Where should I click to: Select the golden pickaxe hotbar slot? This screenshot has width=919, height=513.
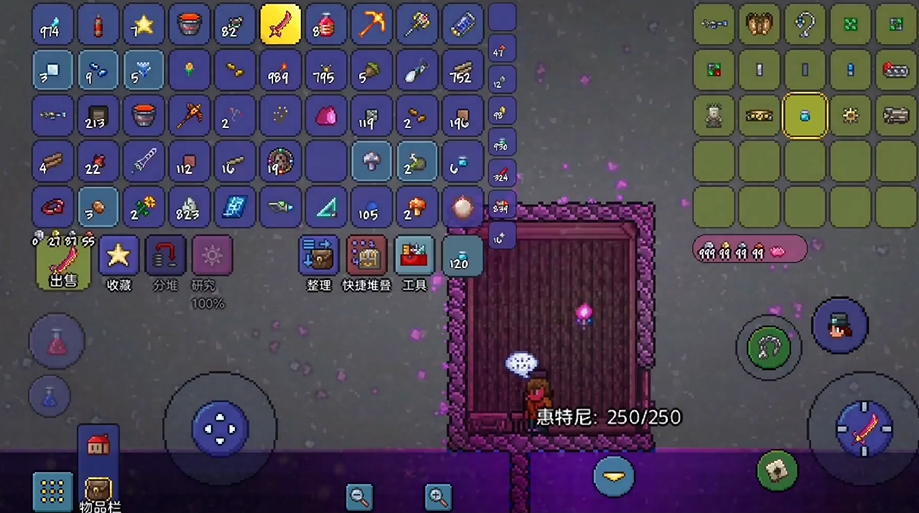372,24
